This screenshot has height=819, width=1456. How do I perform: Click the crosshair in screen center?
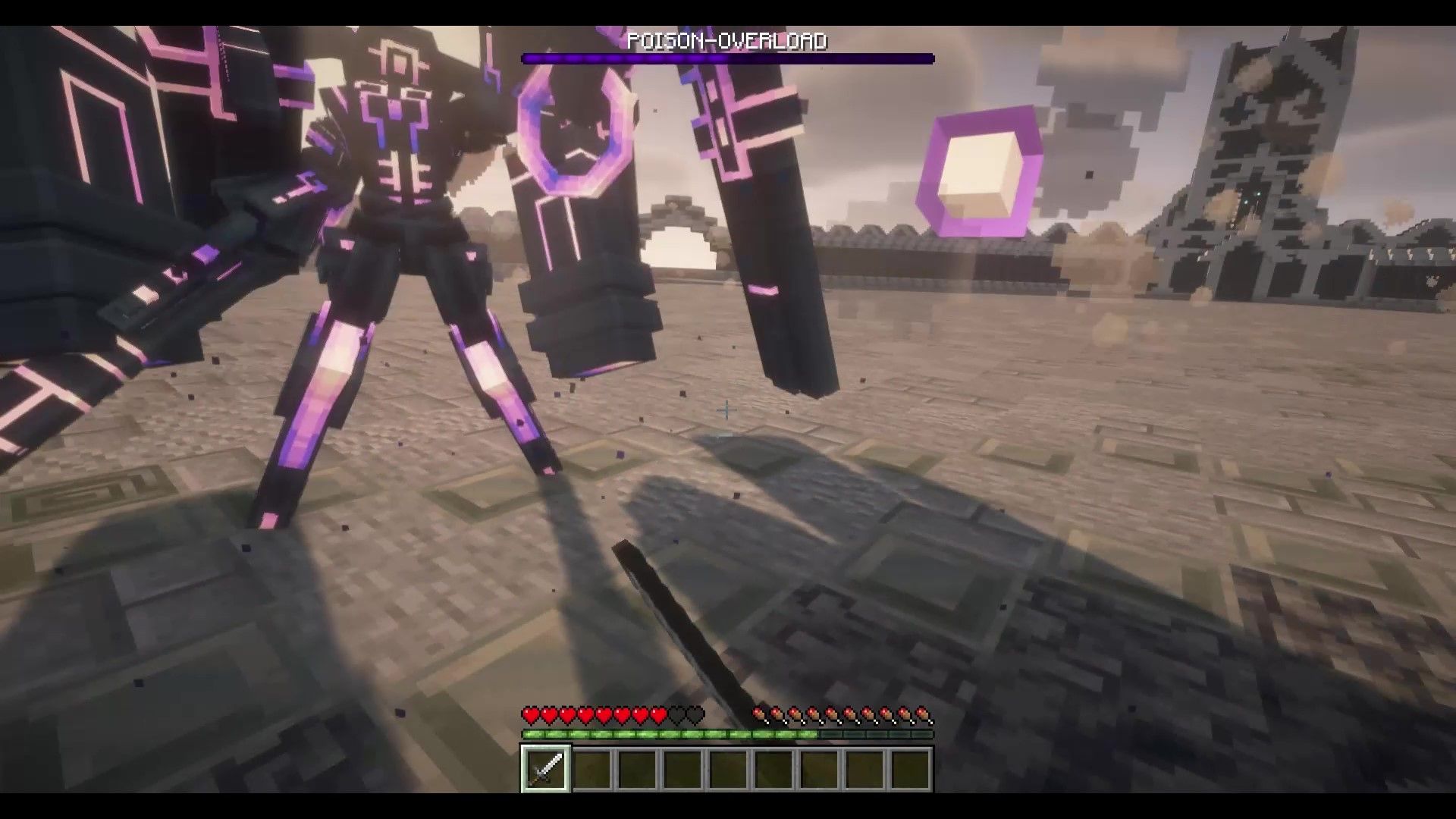click(x=726, y=409)
